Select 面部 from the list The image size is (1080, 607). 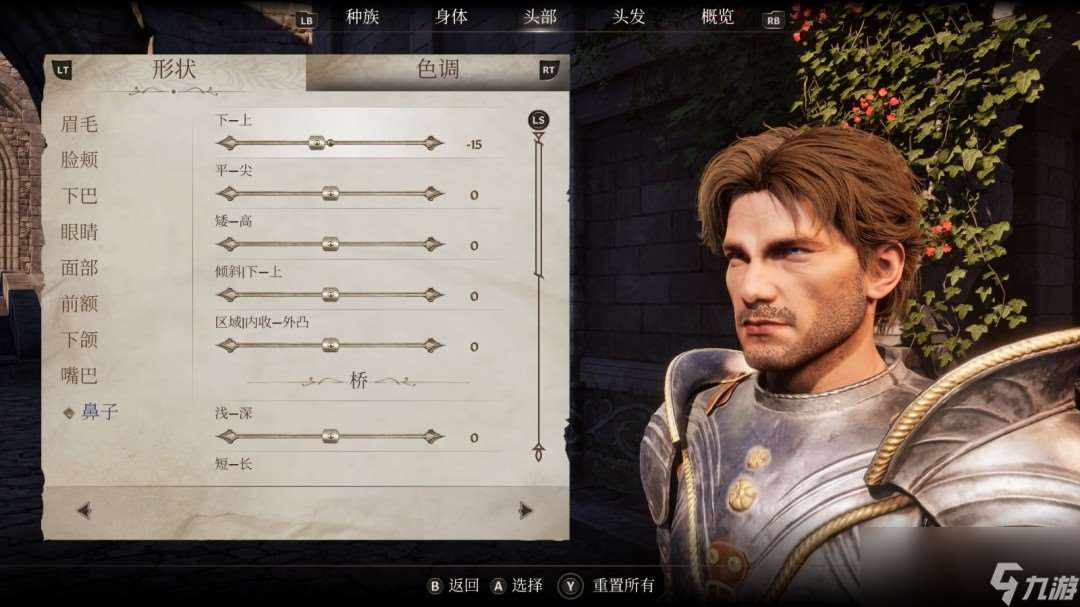(79, 268)
